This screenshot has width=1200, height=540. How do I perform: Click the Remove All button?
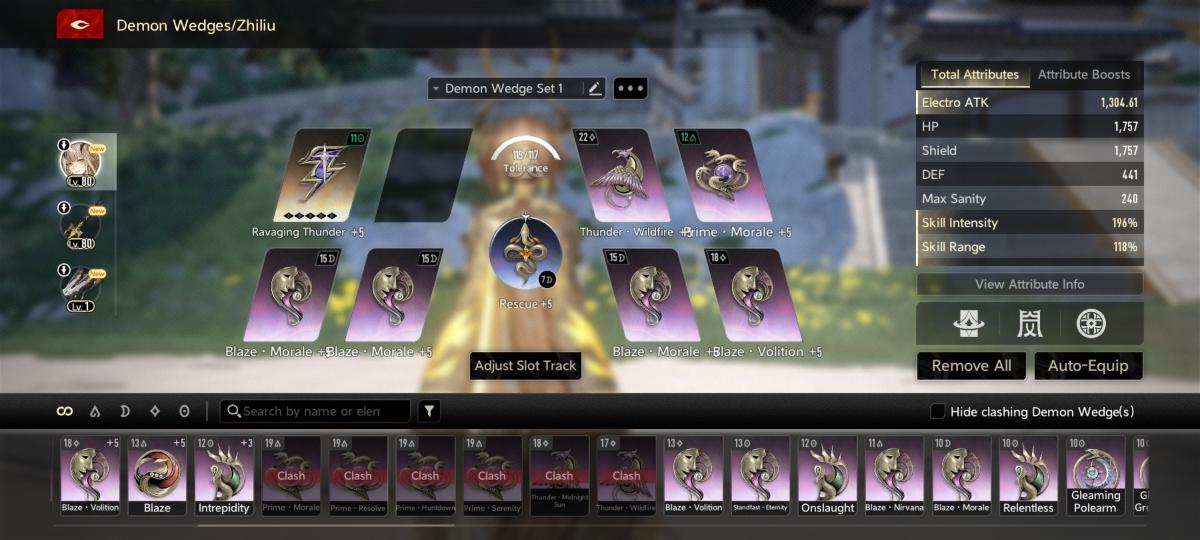coord(971,366)
